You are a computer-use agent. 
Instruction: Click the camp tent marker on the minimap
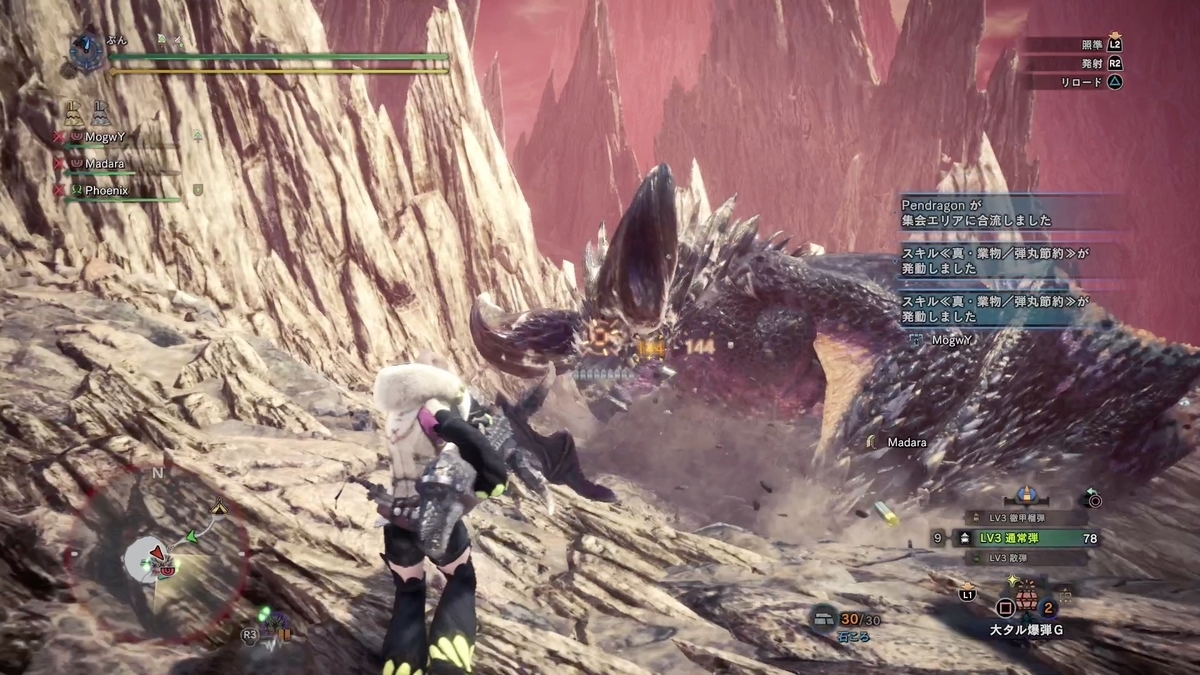[x=219, y=507]
